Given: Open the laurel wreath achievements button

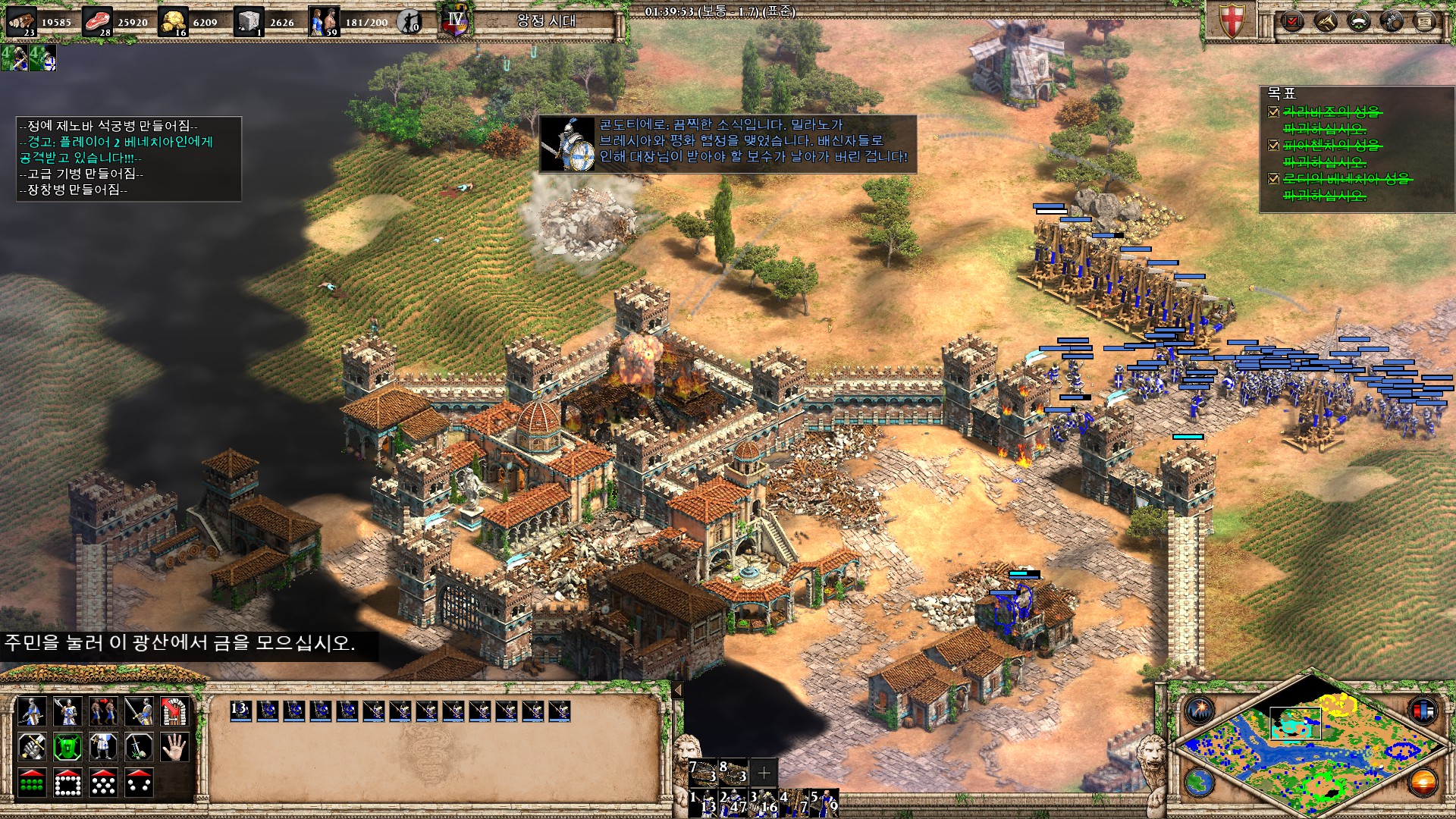Looking at the screenshot, I should pos(1358,20).
